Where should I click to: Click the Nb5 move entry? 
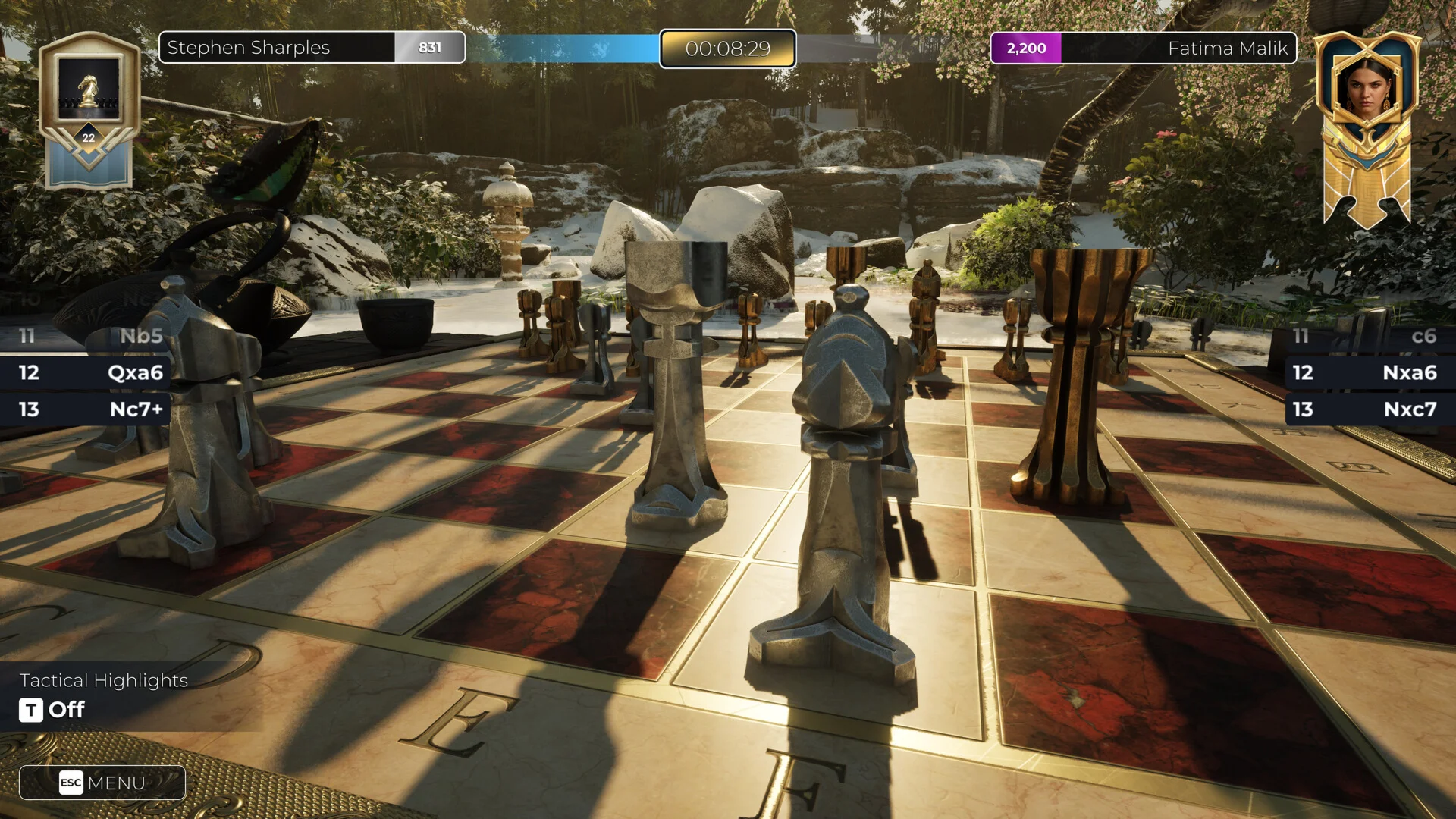(x=141, y=336)
